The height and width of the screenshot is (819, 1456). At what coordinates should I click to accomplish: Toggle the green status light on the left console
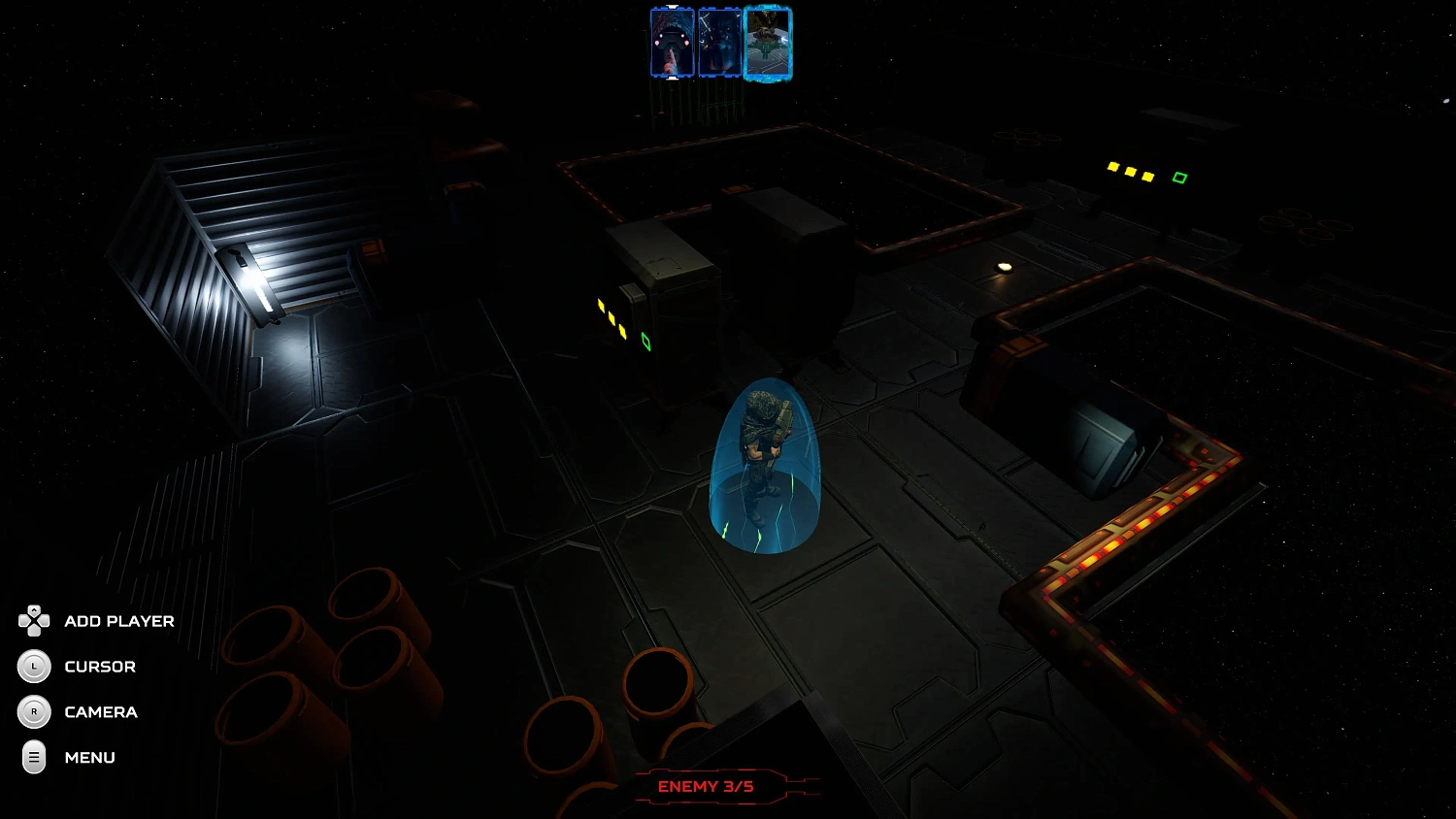pos(647,342)
